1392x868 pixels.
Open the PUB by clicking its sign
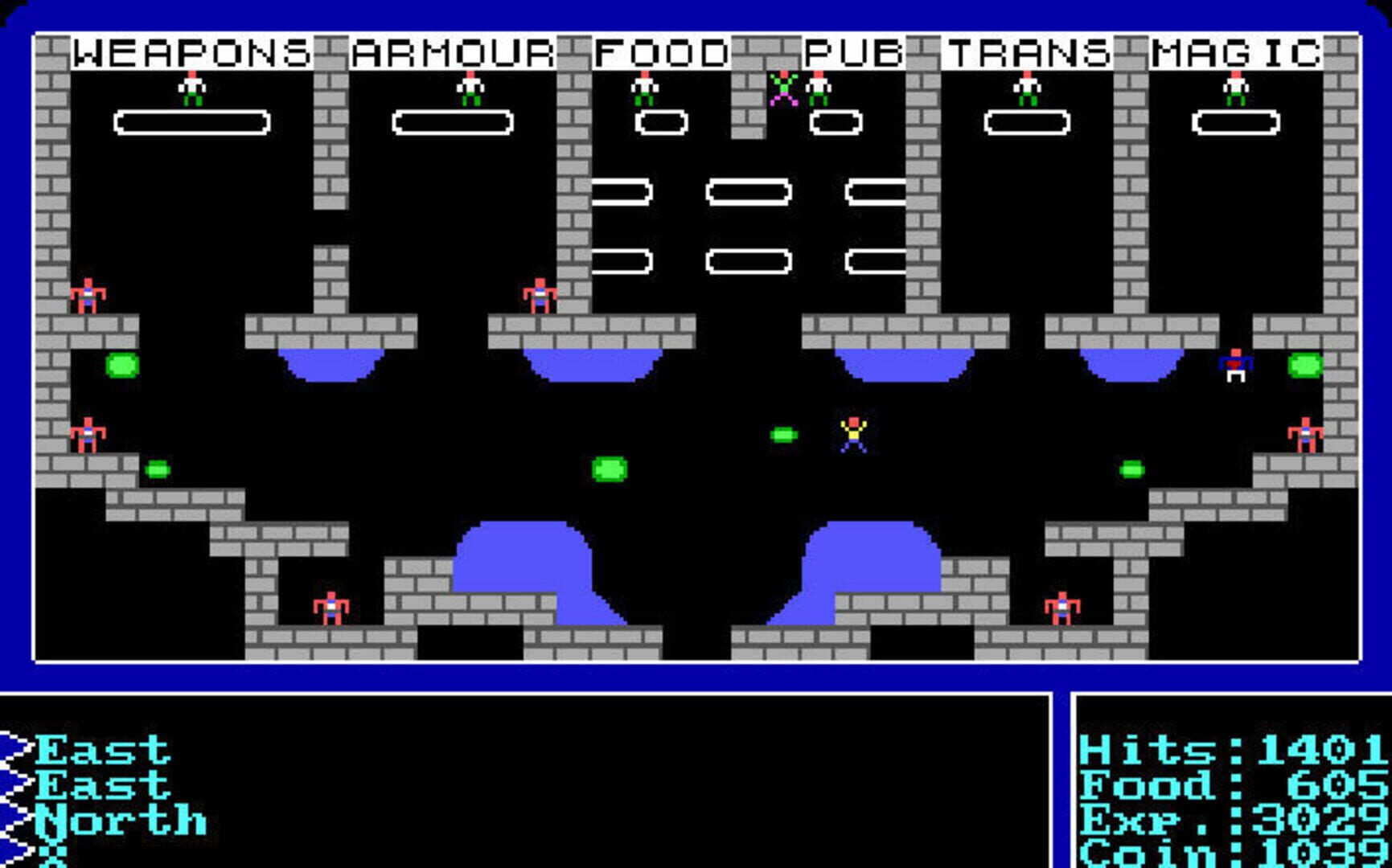854,51
